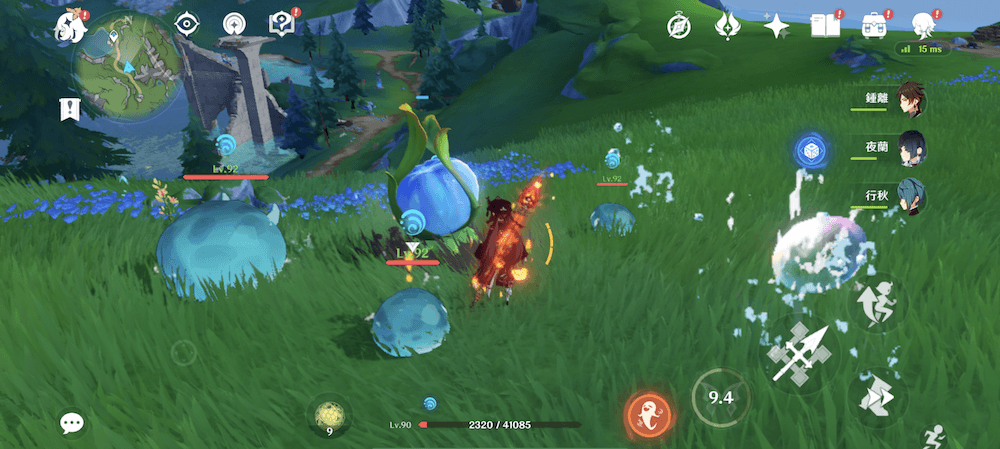1000x449 pixels.
Task: Use the blue cube gadget icon
Action: (x=809, y=151)
